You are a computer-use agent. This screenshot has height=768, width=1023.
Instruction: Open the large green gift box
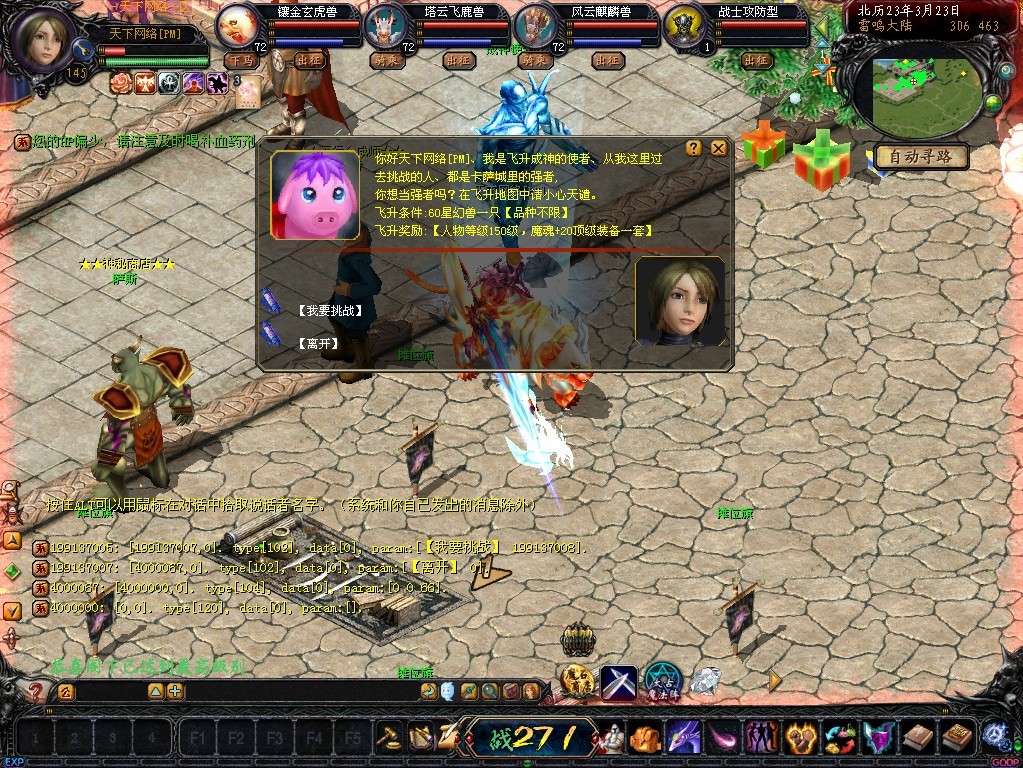coord(821,160)
